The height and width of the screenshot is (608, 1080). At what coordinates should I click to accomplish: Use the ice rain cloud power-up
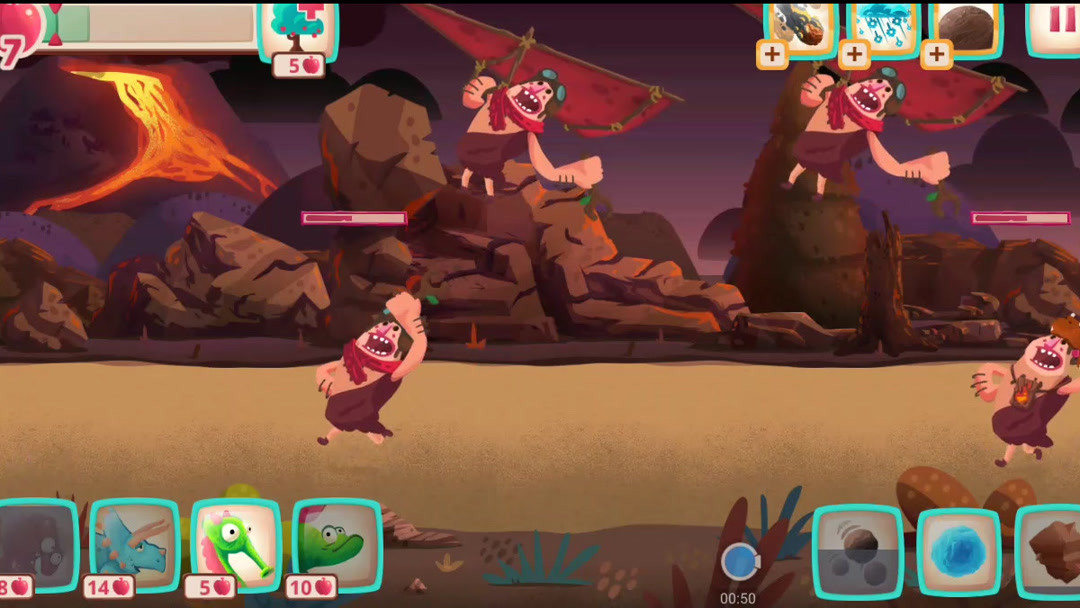884,27
